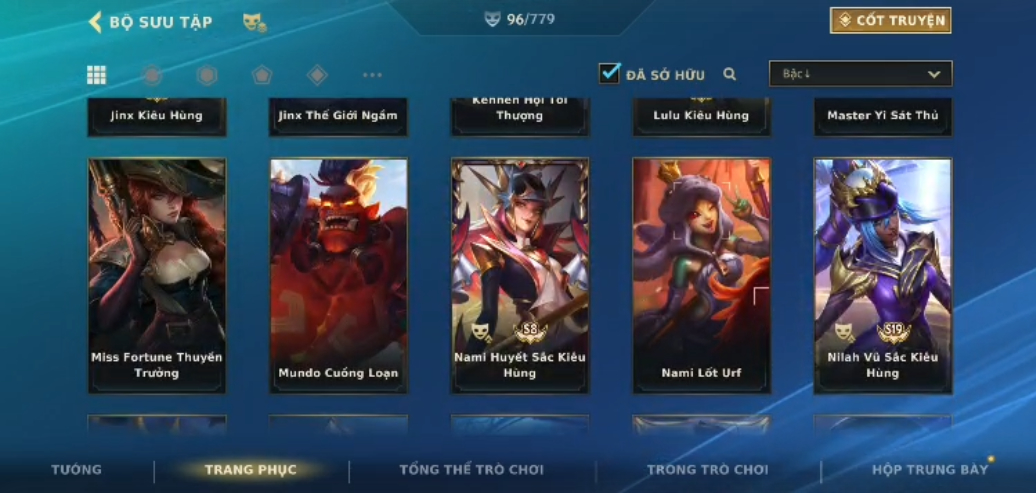Select the grid view filter icon
Viewport: 1036px width, 493px height.
97,75
